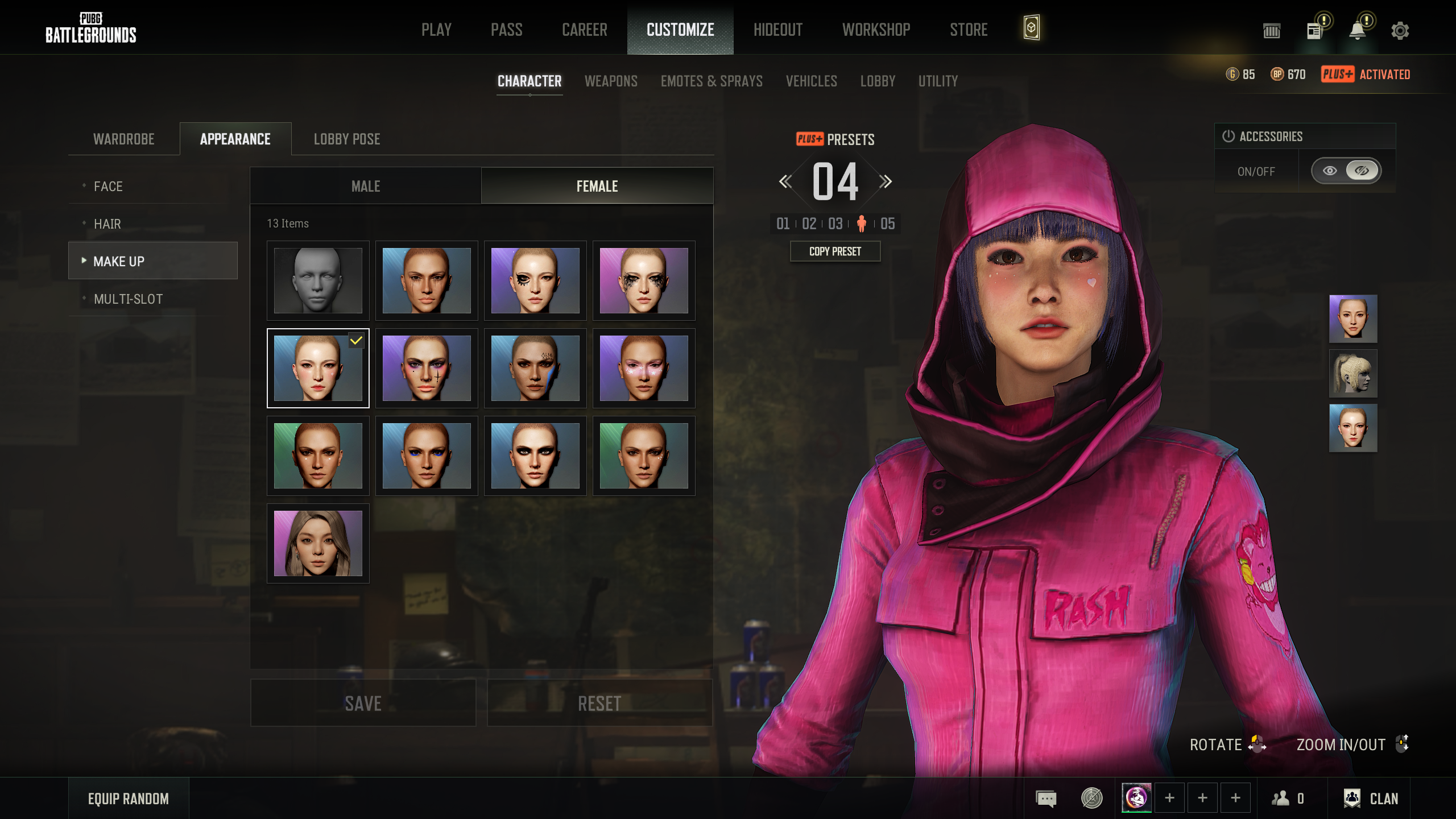The height and width of the screenshot is (819, 1456).
Task: Switch to the Lobby Pose tab
Action: (347, 139)
